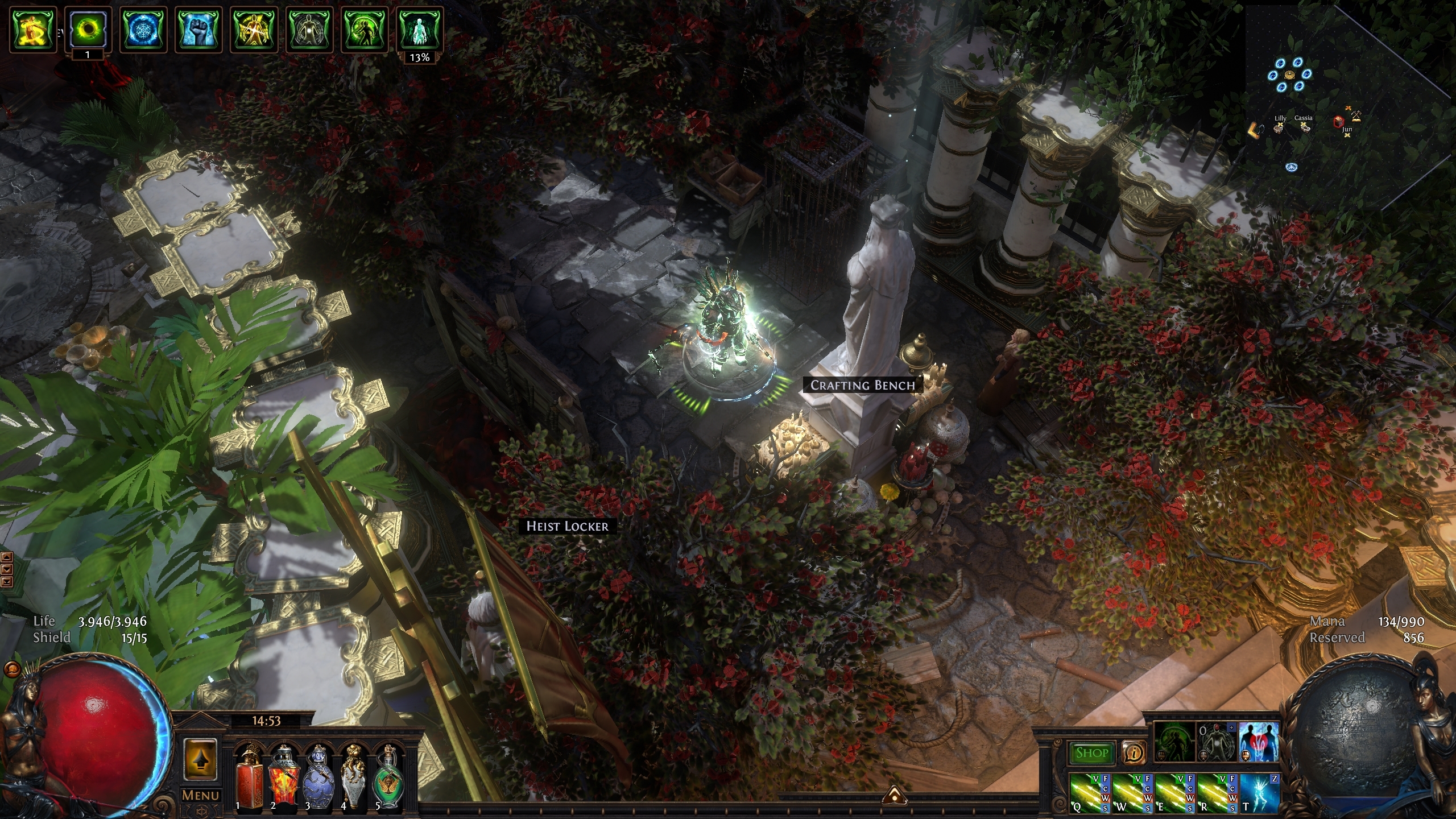
Task: Select the blue snowflake buff icon
Action: tap(143, 30)
